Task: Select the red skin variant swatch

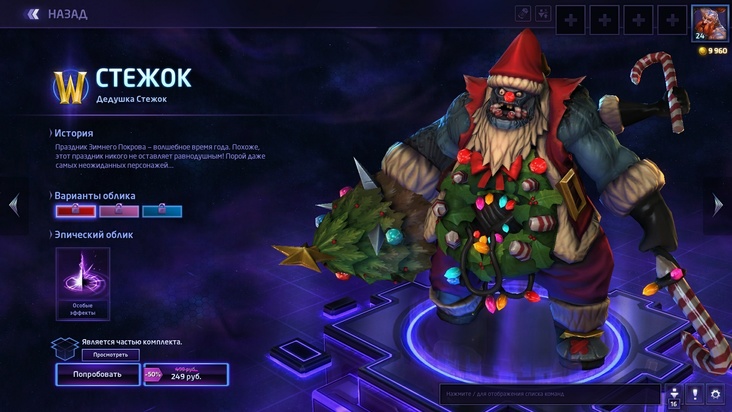Action: [x=75, y=210]
